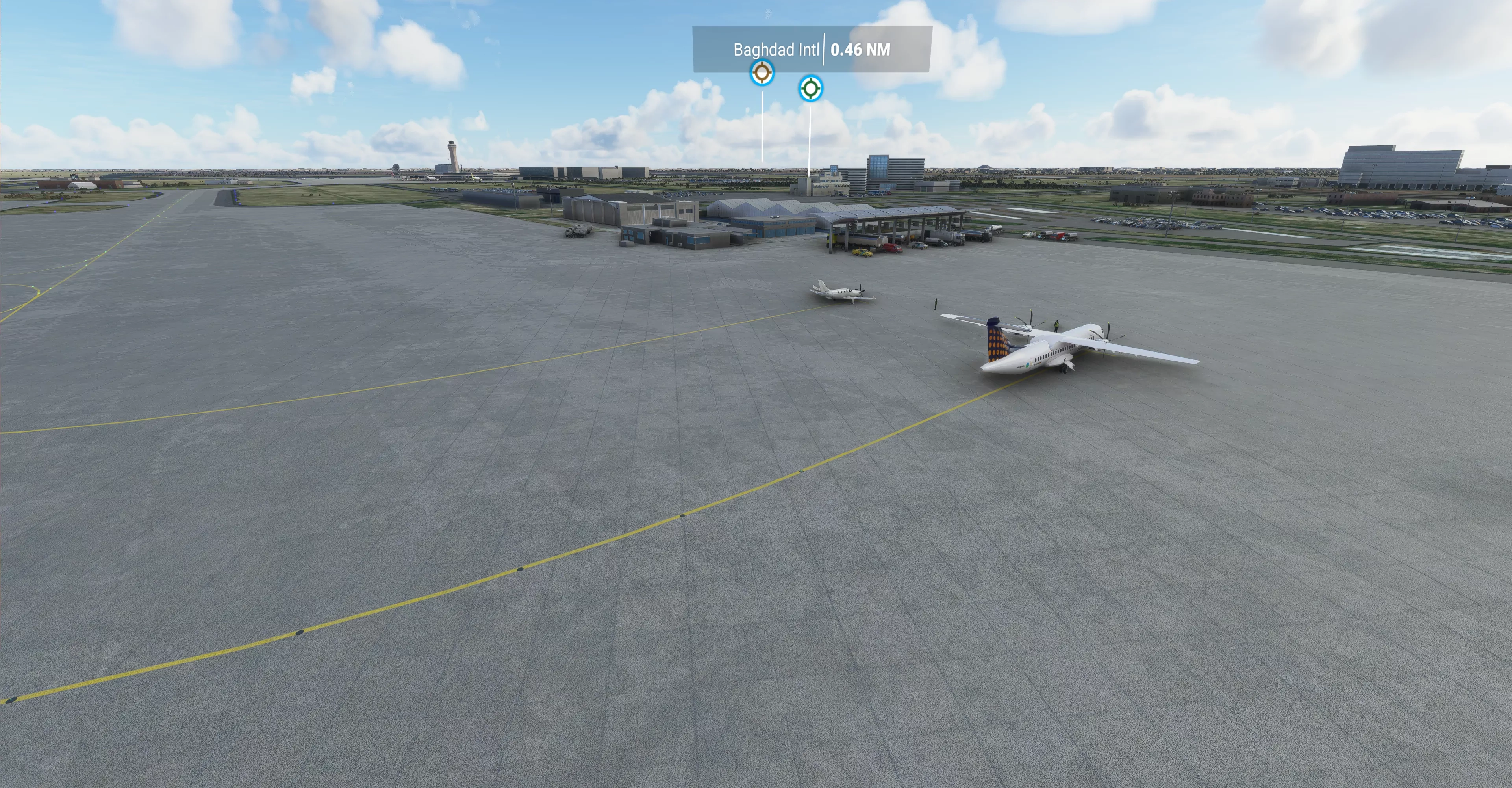Click the Baghdad Intl airport label
This screenshot has width=1512, height=788.
[x=776, y=49]
